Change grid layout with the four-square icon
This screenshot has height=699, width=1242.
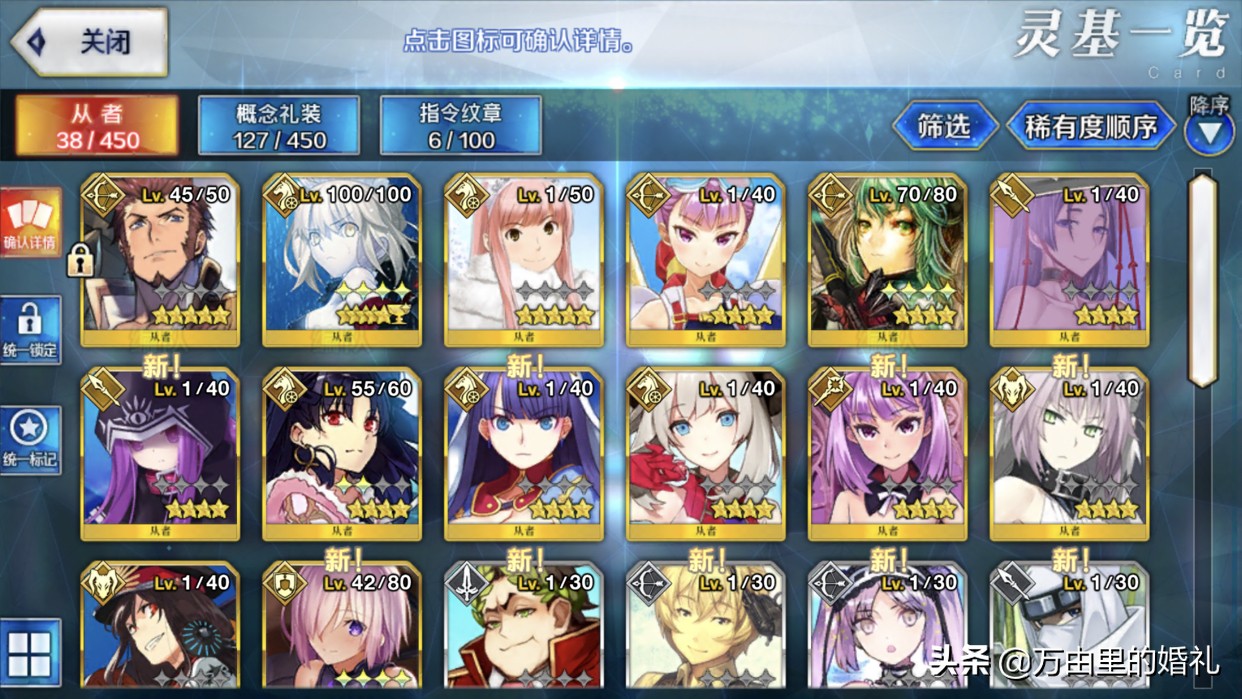click(x=30, y=652)
